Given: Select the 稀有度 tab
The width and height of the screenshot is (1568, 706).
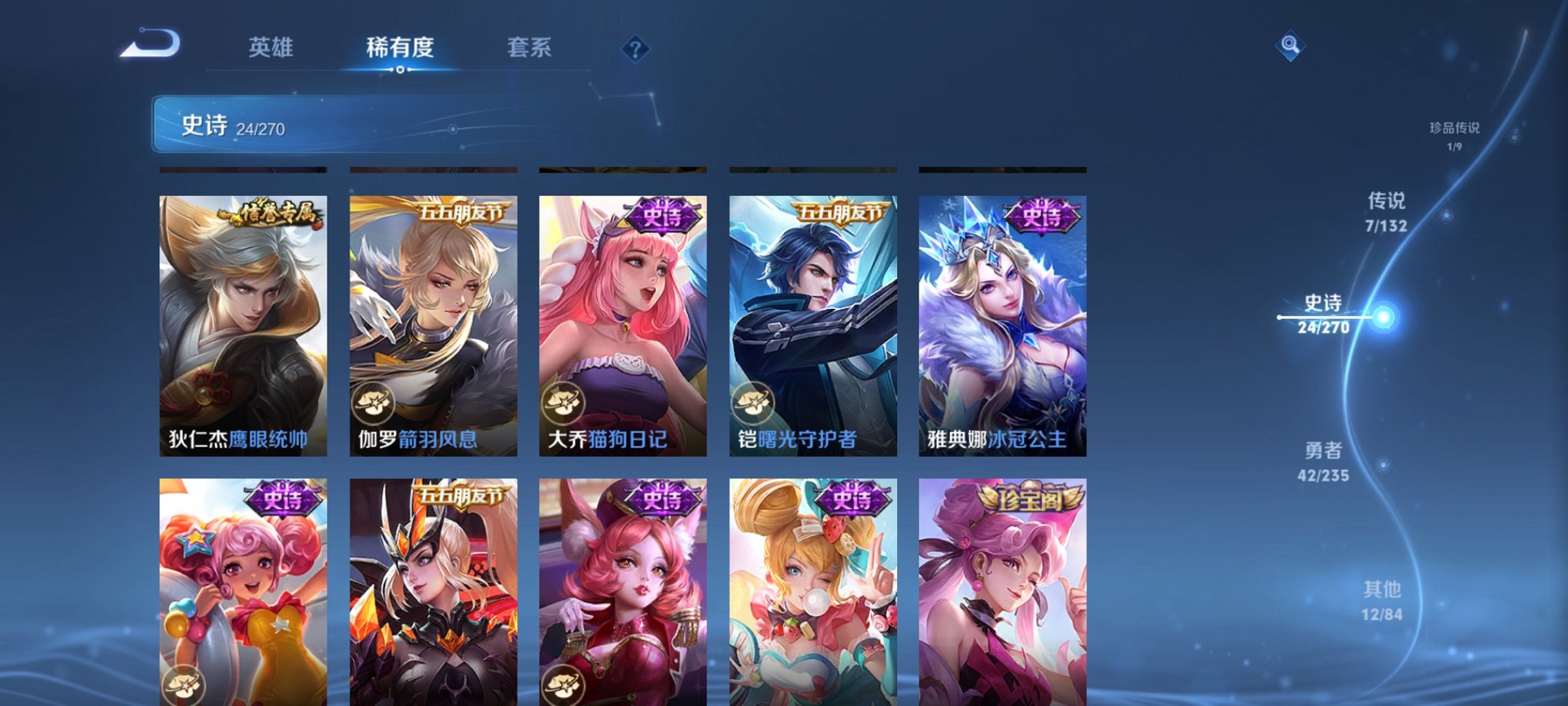Looking at the screenshot, I should pos(401,48).
